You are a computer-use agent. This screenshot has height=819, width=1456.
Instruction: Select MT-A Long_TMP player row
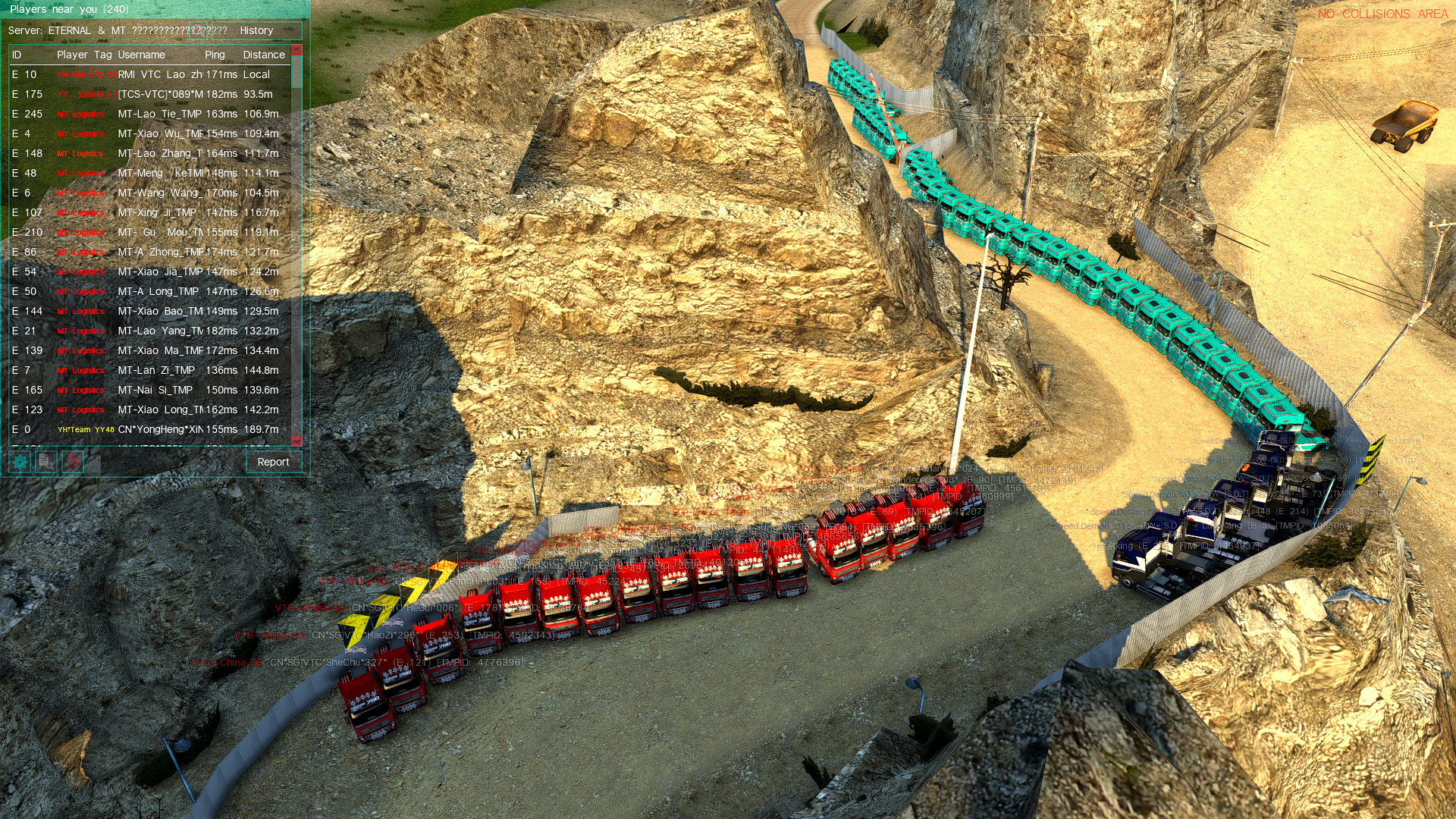pyautogui.click(x=158, y=291)
